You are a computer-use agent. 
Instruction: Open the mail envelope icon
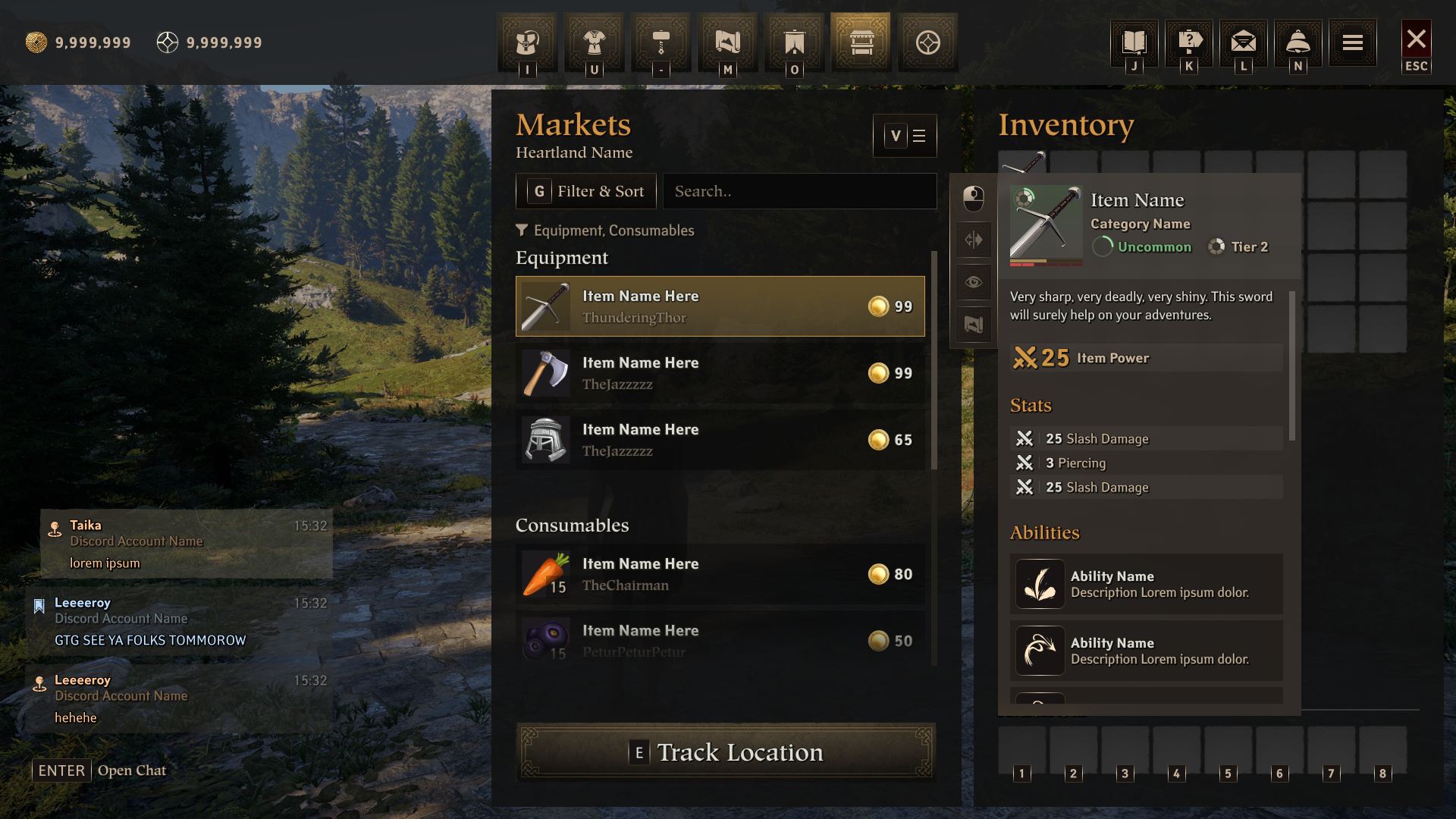1243,42
